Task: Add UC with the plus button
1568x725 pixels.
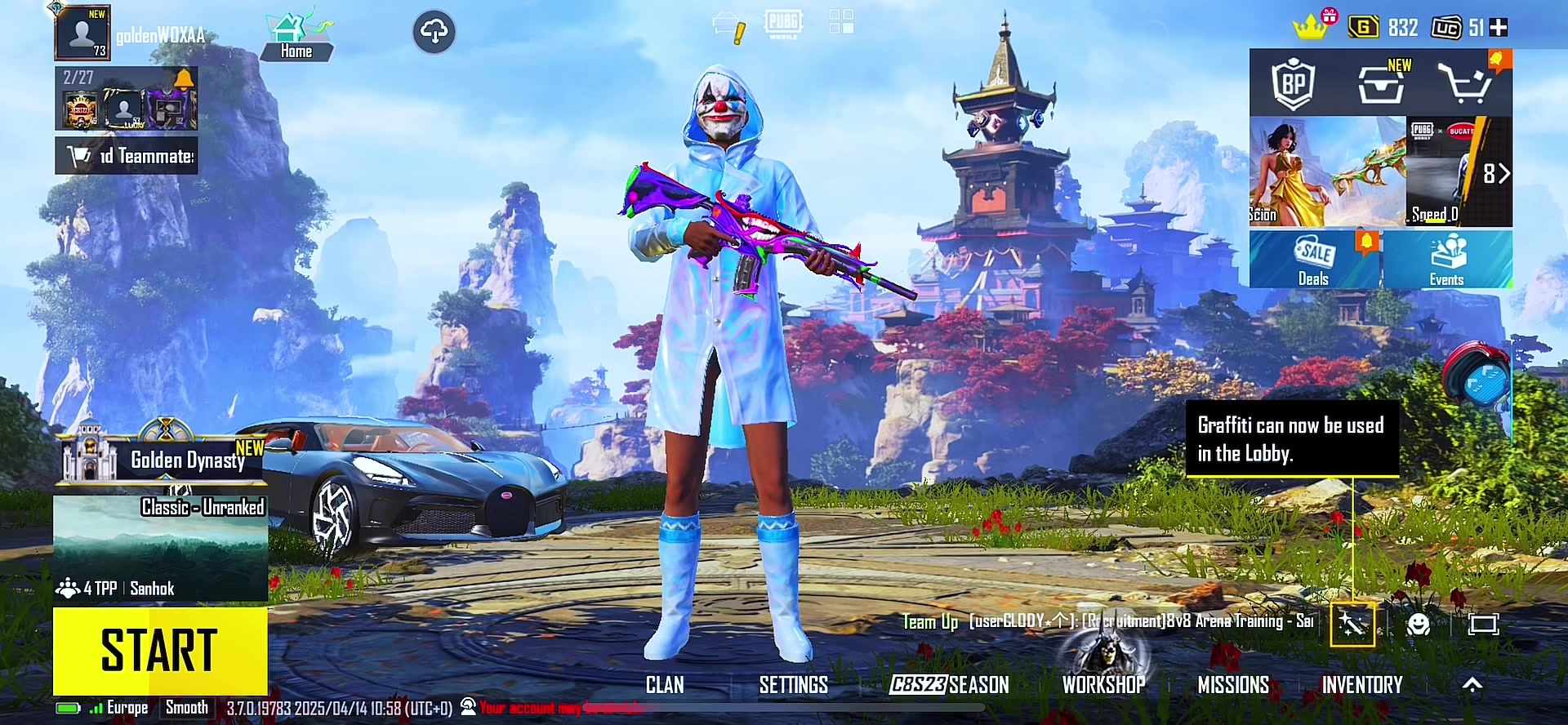Action: (x=1499, y=28)
